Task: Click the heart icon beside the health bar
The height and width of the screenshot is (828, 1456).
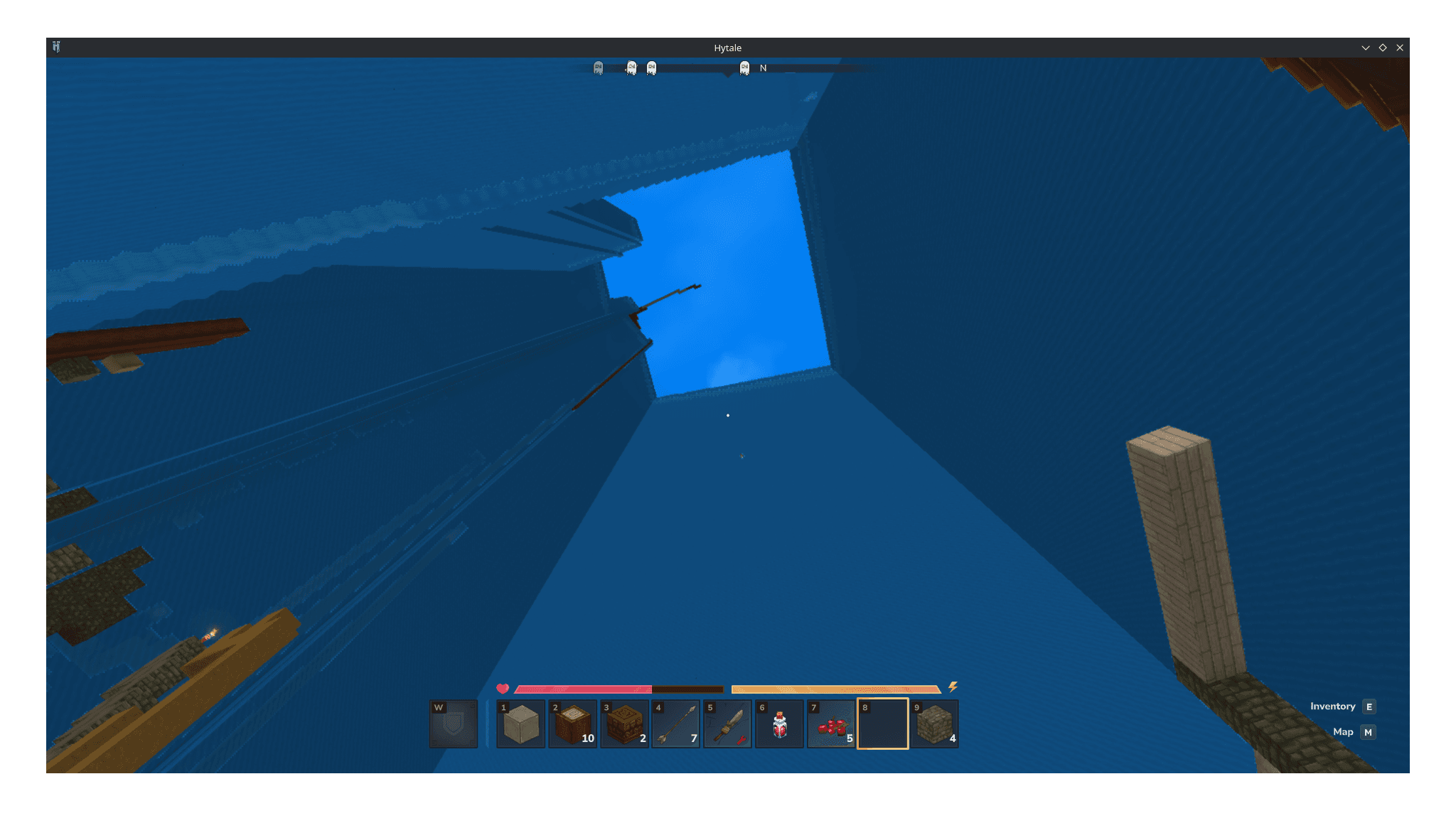Action: pos(502,688)
